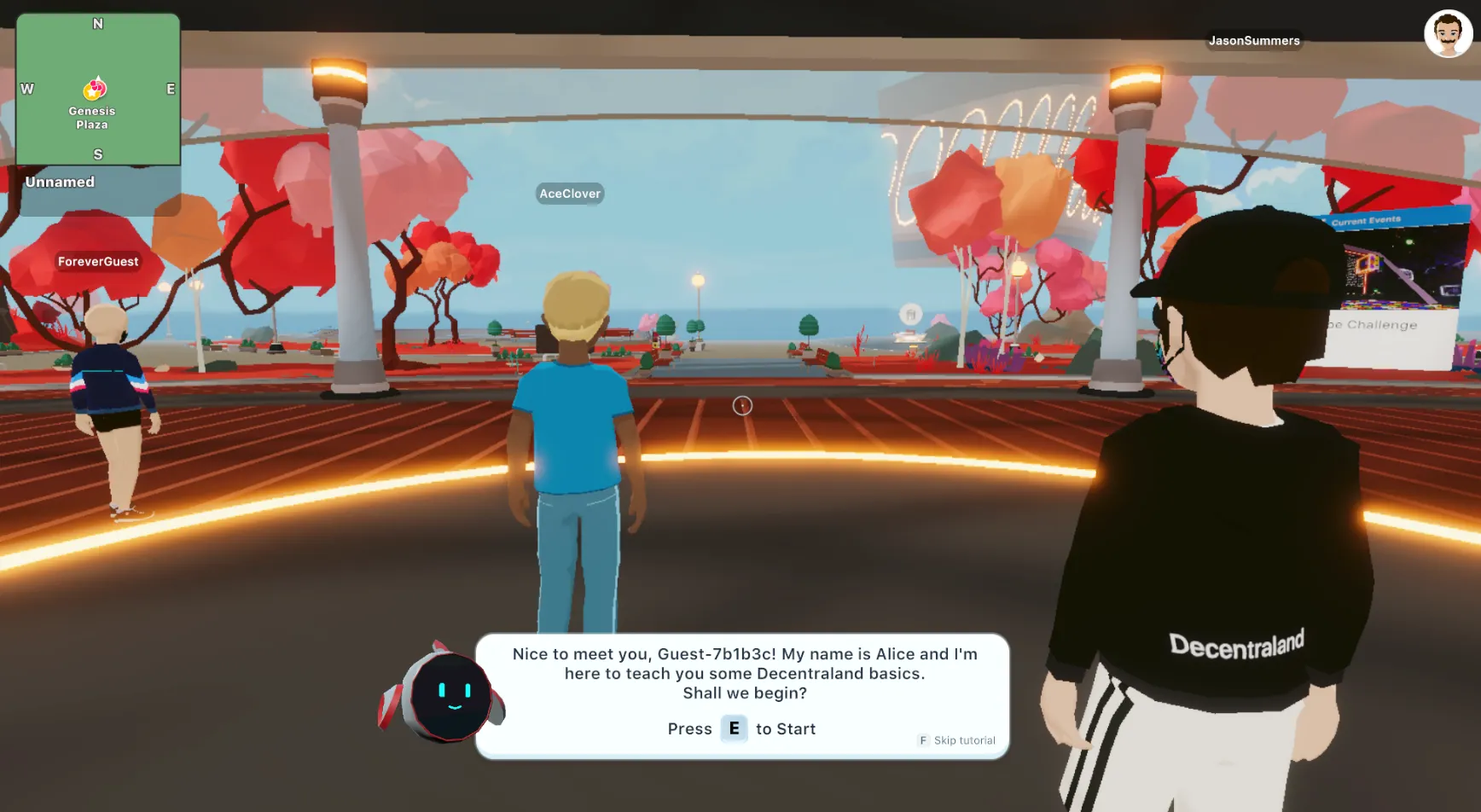Click the Genesis Plaza marker on the minimap
1481x812 pixels.
point(94,90)
